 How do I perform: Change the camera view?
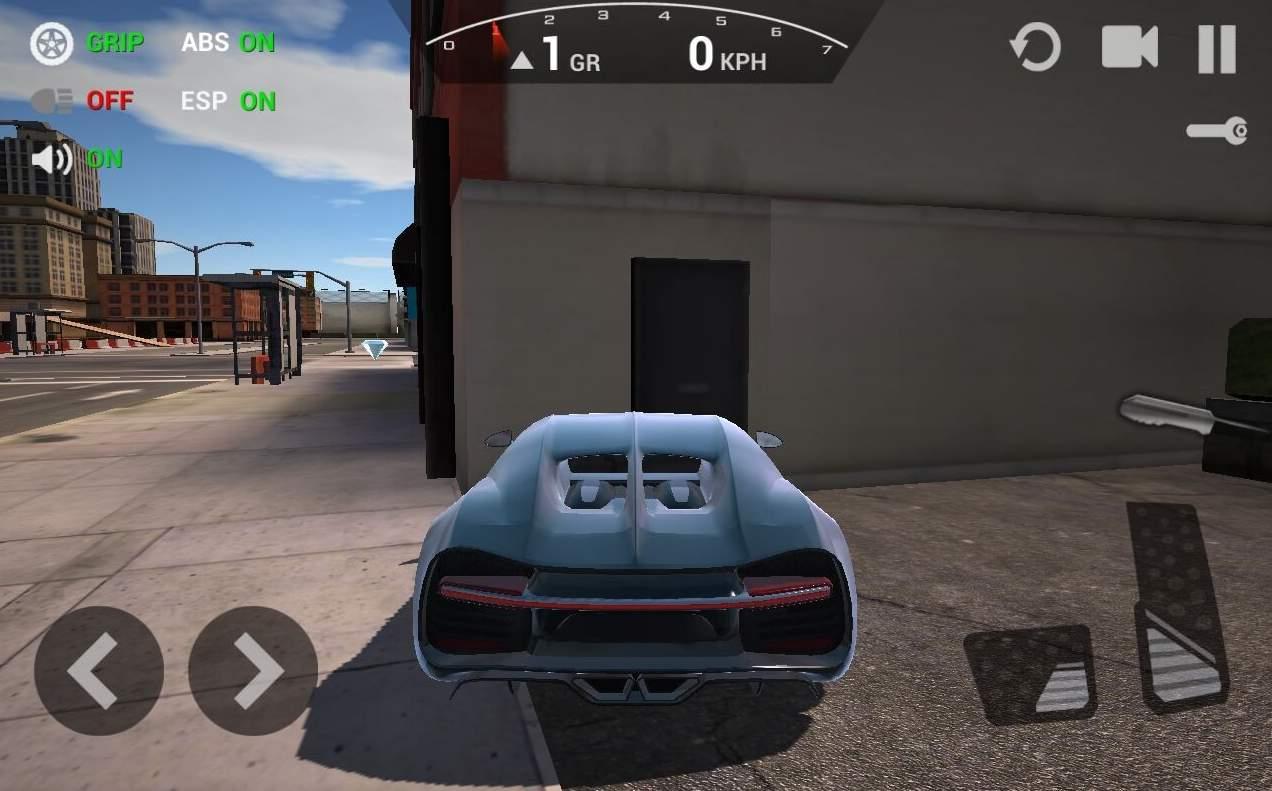pos(1130,47)
